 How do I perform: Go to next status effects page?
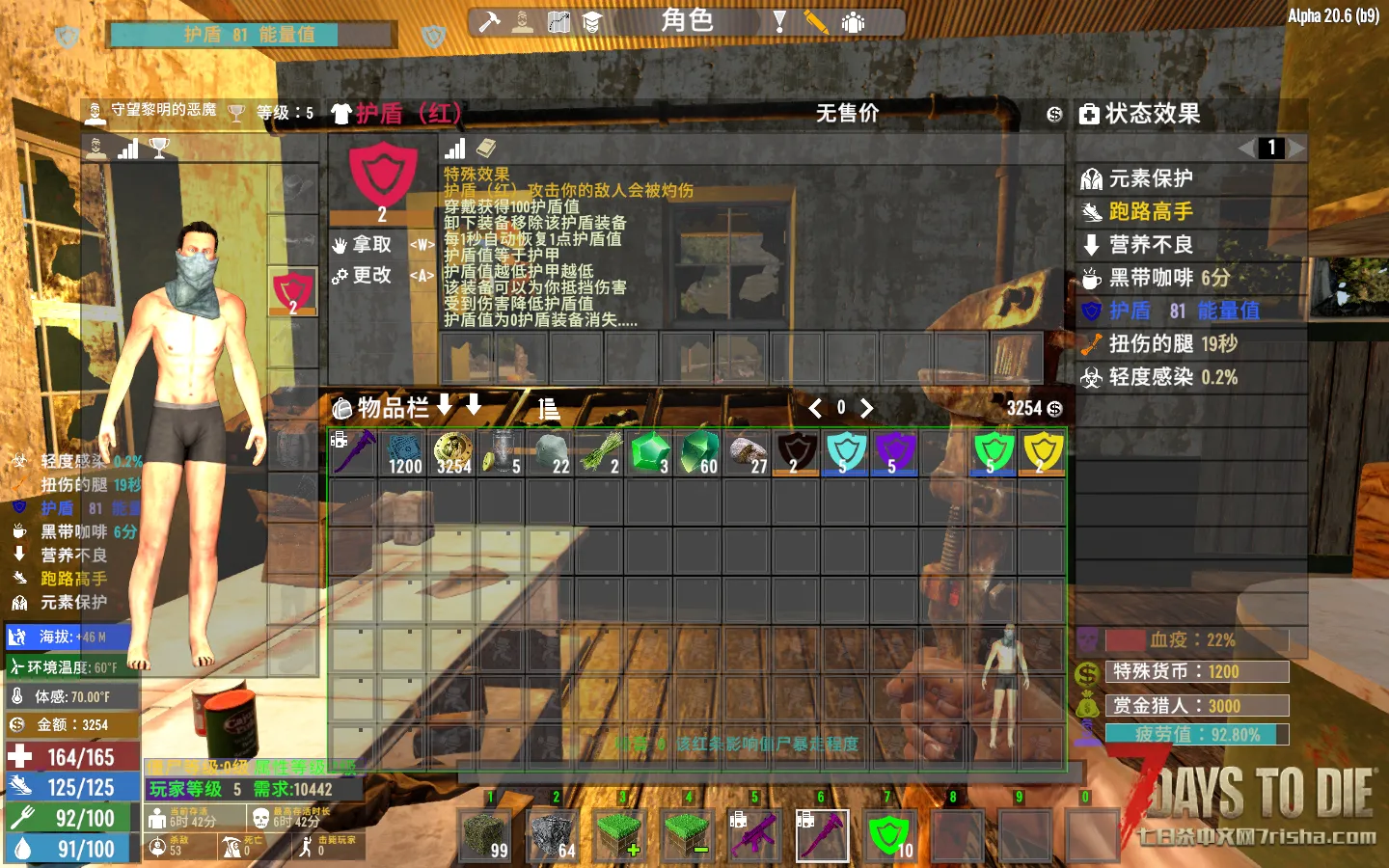tap(1295, 148)
